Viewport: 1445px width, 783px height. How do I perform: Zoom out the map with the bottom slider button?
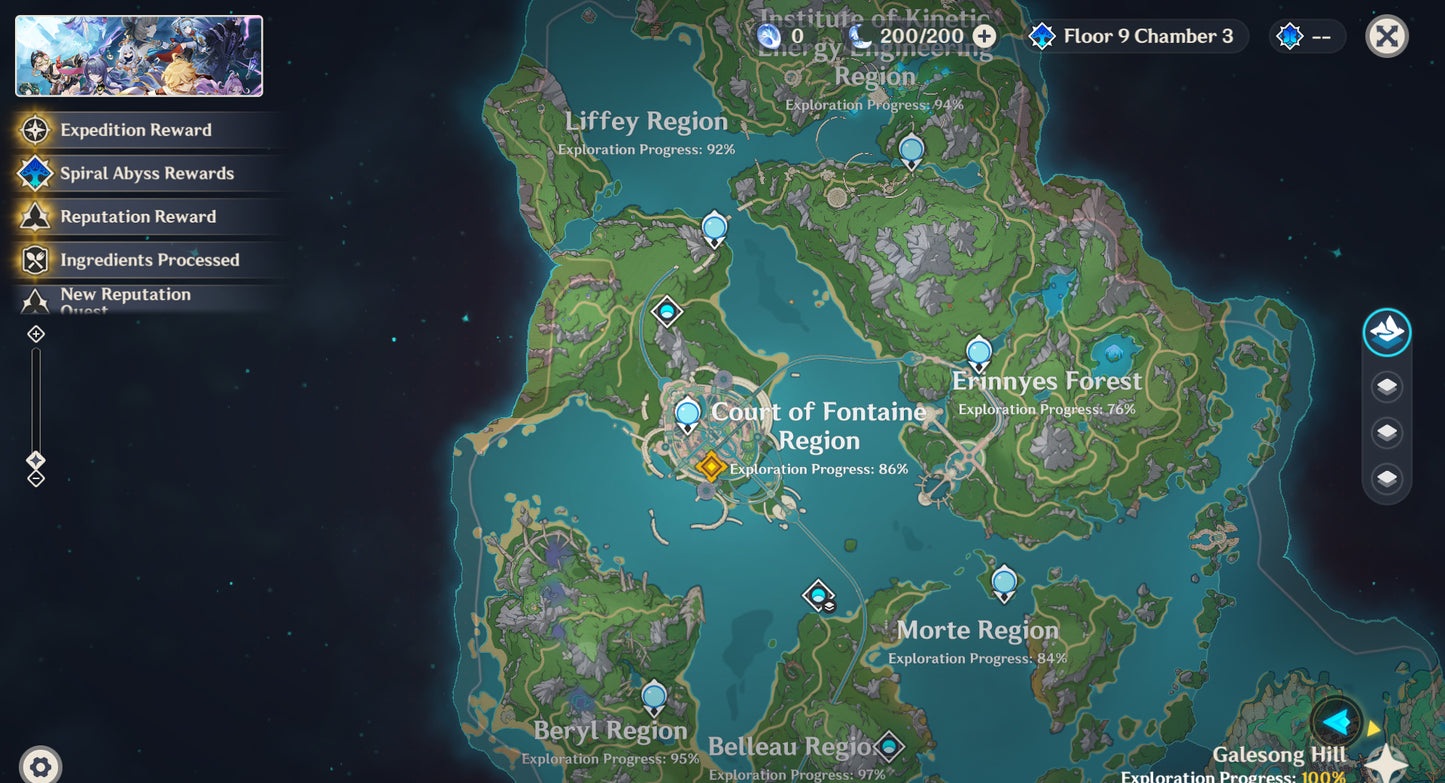tap(36, 479)
